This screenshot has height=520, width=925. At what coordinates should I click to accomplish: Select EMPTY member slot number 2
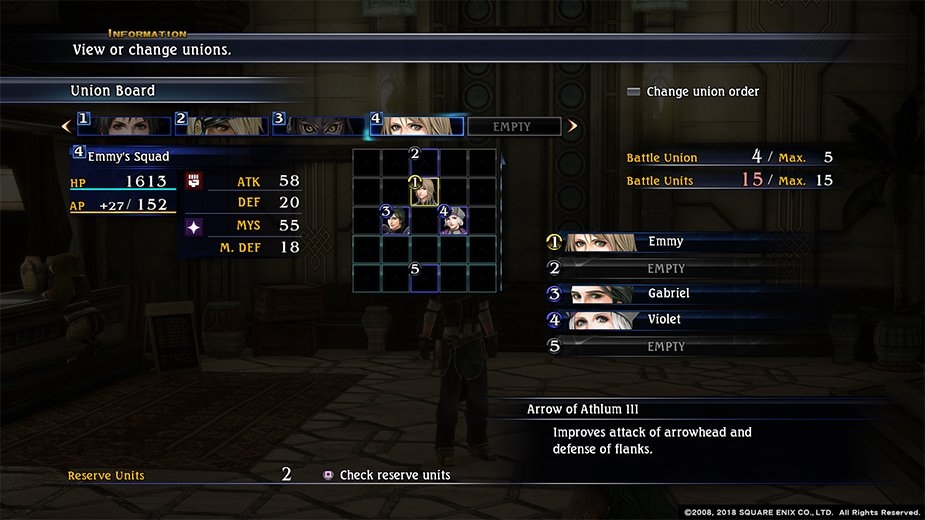pyautogui.click(x=666, y=268)
